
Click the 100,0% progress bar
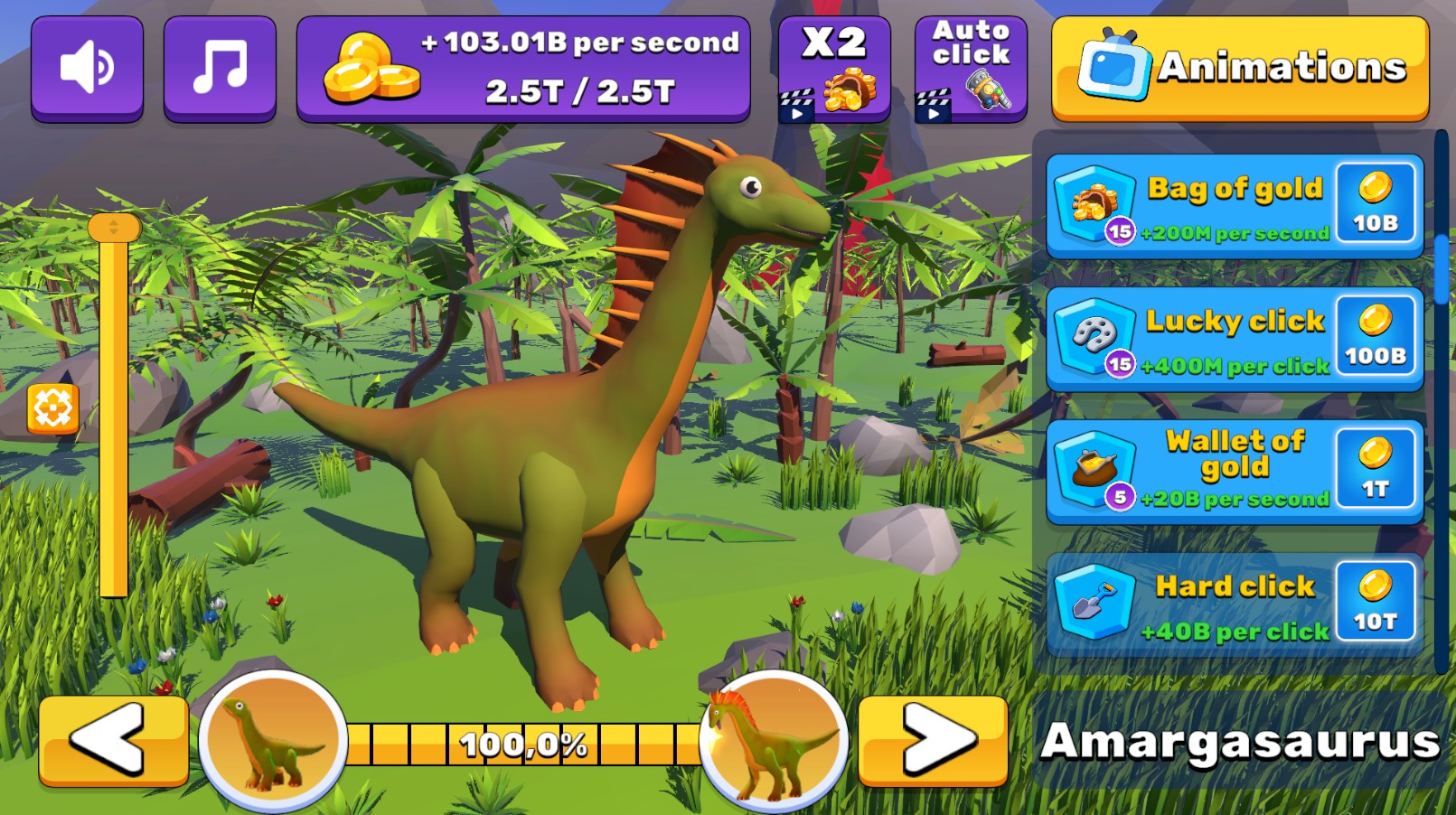[524, 744]
